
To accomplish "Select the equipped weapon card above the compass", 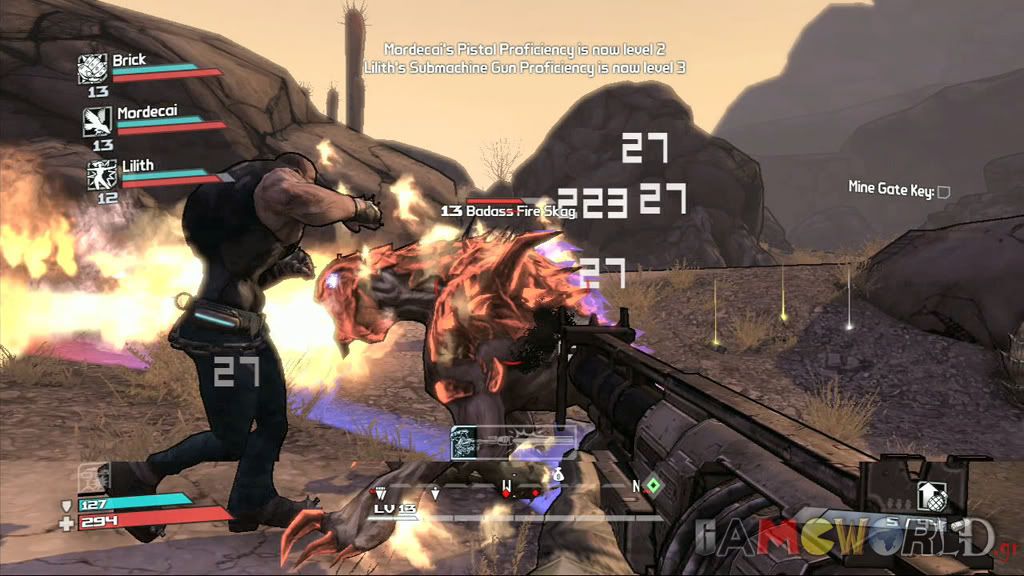I will point(512,439).
